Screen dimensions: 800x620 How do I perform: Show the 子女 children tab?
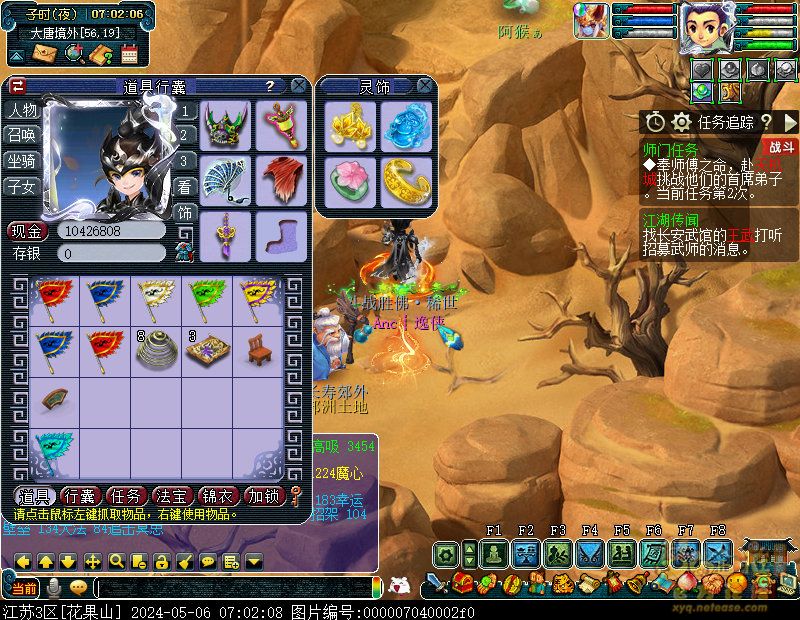point(22,187)
